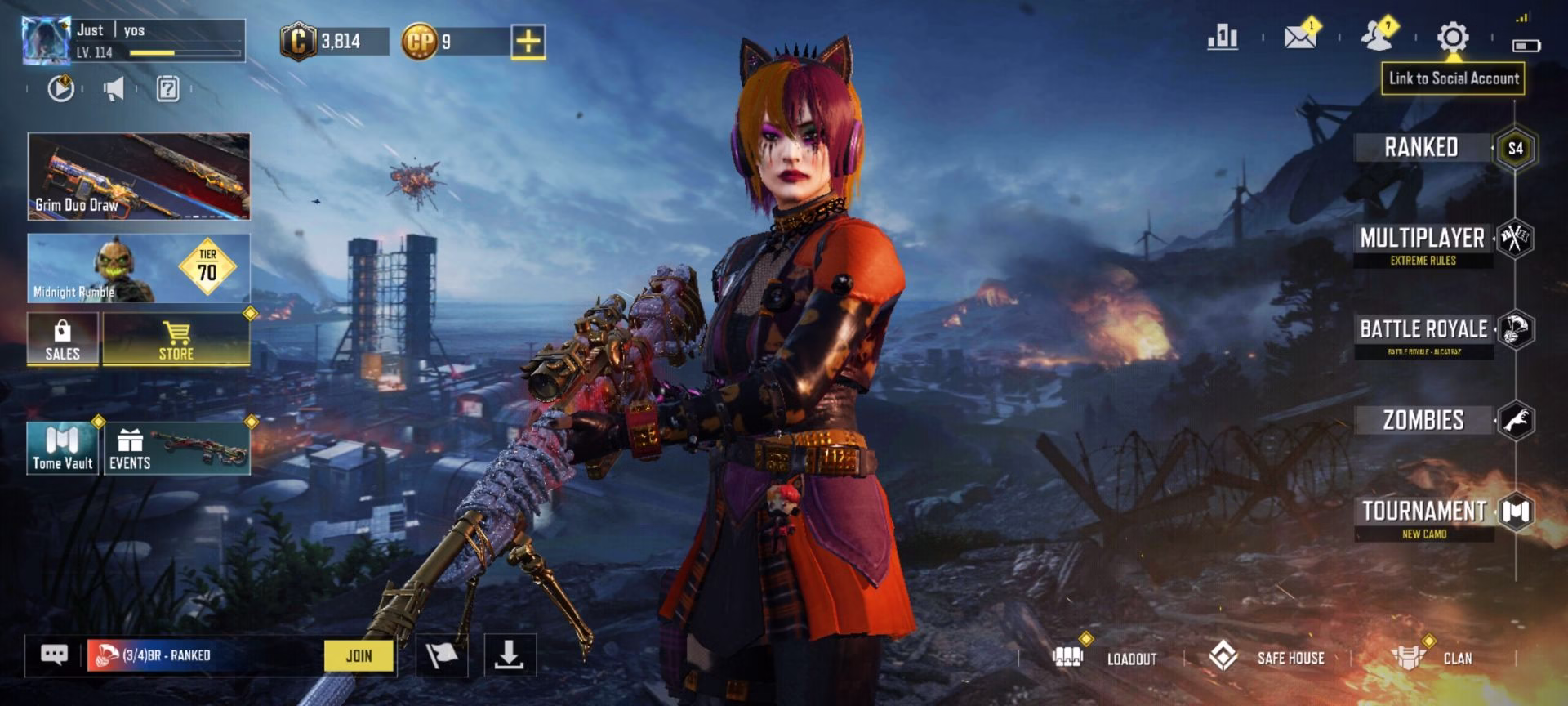This screenshot has height=706, width=1568.
Task: View the leaderboard bar chart icon
Action: click(x=1223, y=37)
